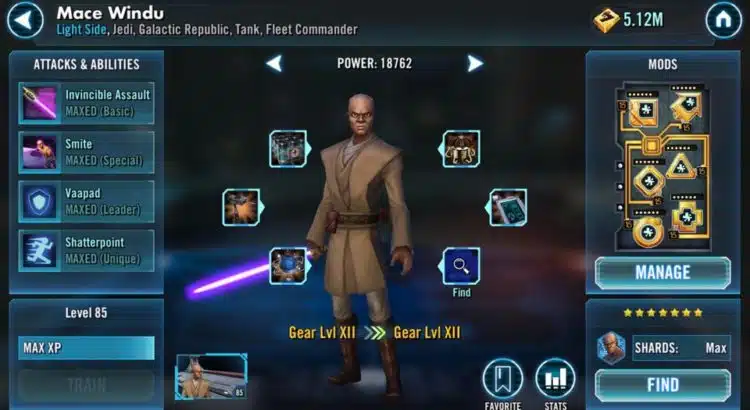Open the Manage mods button

click(662, 272)
